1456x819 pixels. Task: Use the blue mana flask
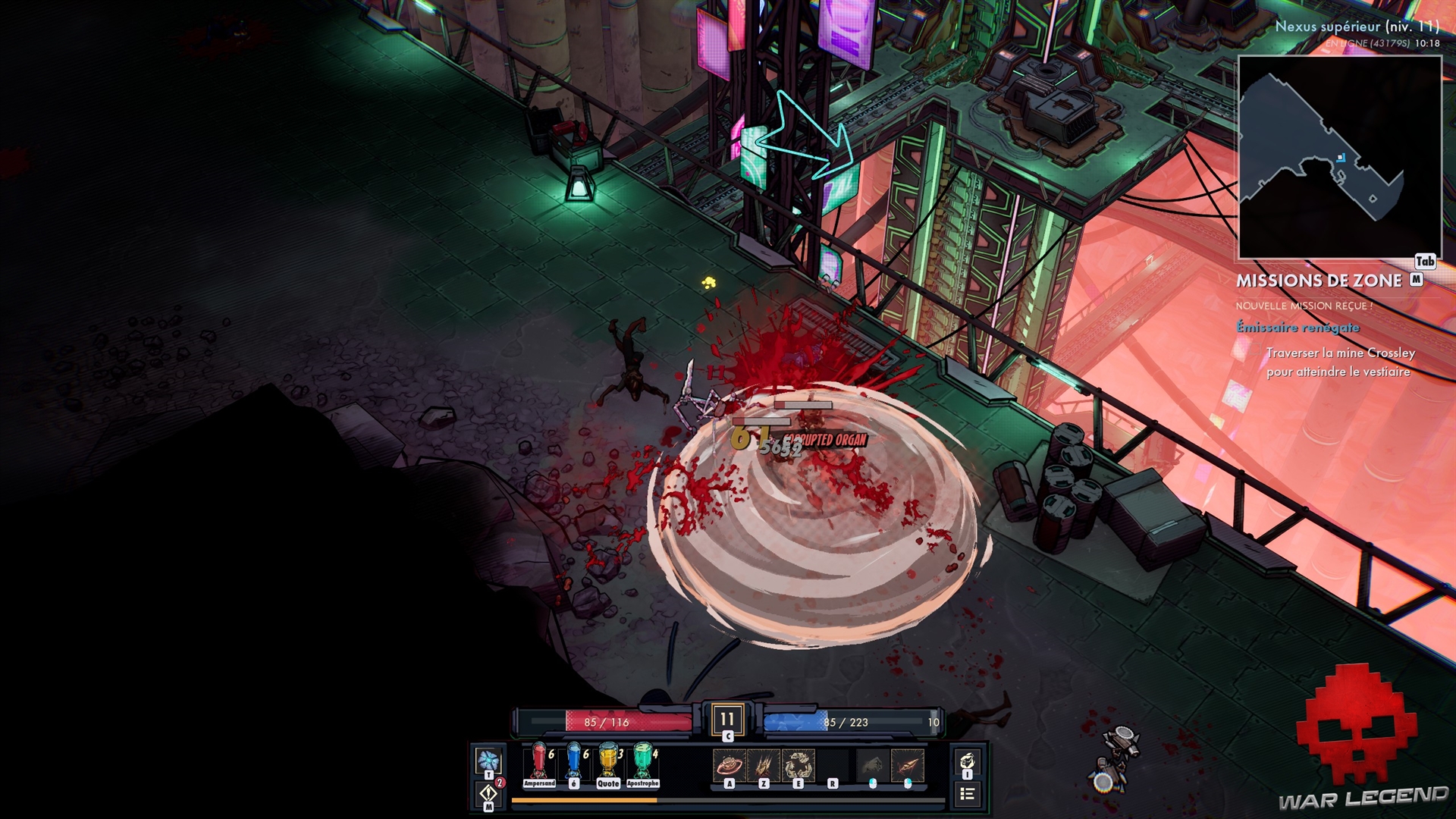tap(574, 761)
